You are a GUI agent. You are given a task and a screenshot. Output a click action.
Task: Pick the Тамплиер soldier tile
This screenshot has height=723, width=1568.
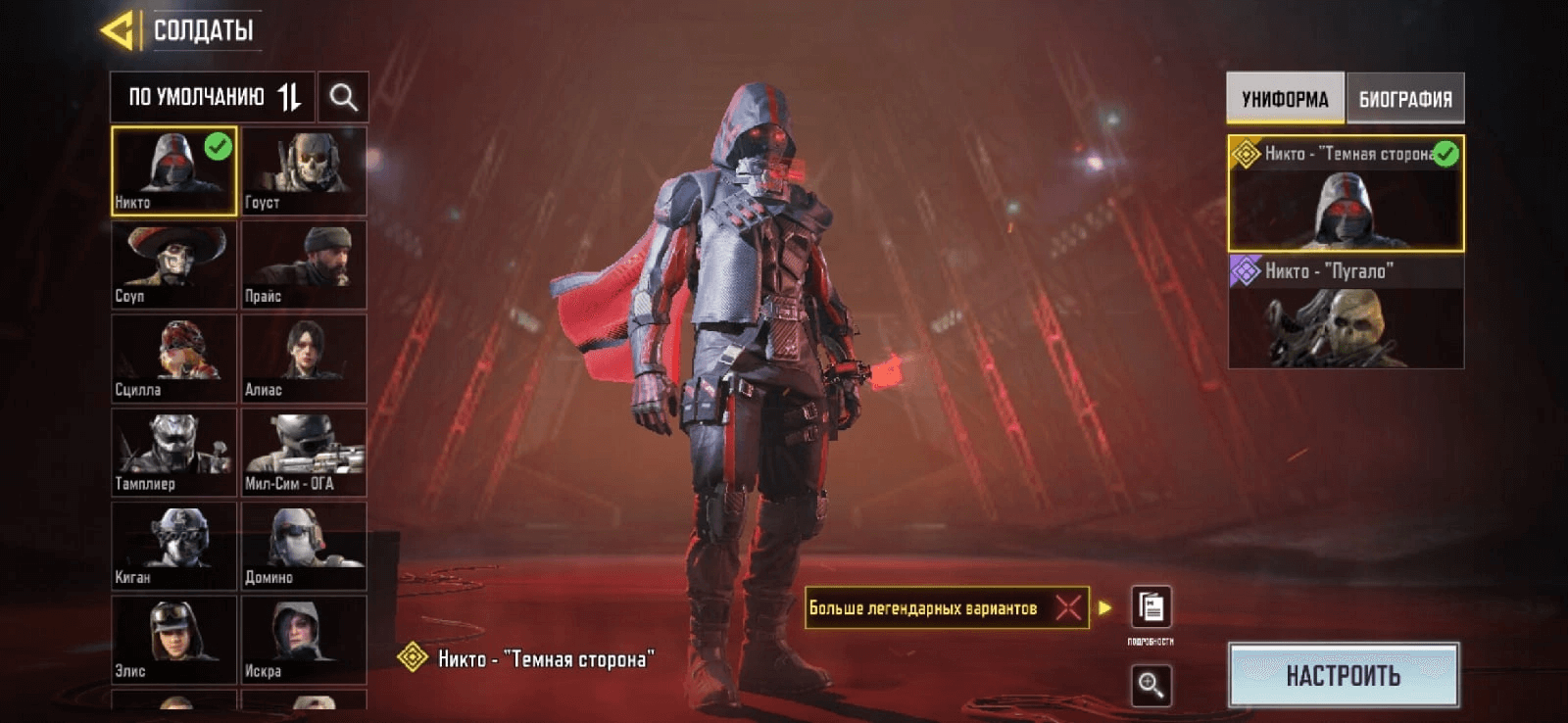tap(173, 453)
